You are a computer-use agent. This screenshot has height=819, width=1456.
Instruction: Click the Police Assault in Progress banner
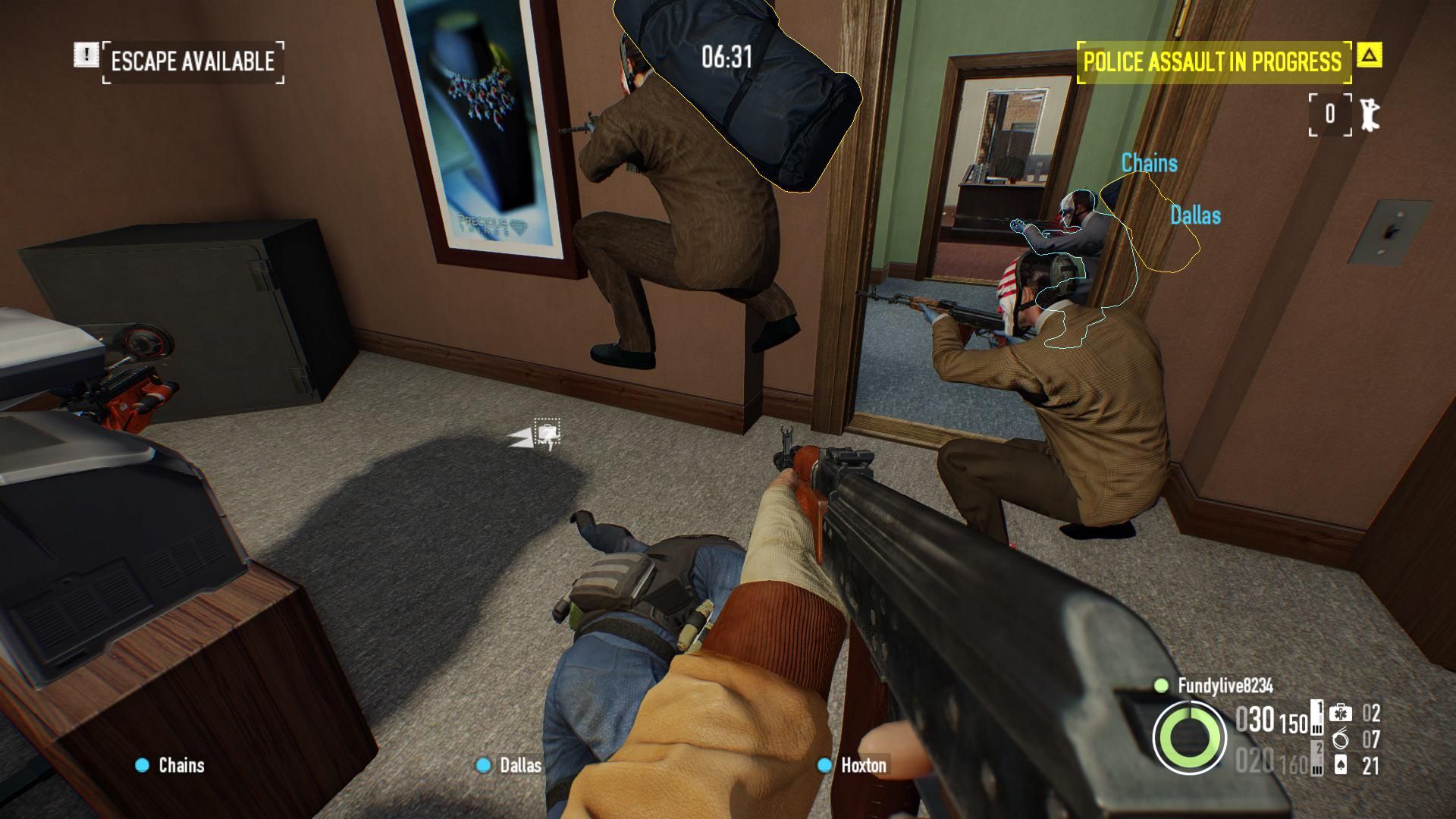pos(1212,61)
